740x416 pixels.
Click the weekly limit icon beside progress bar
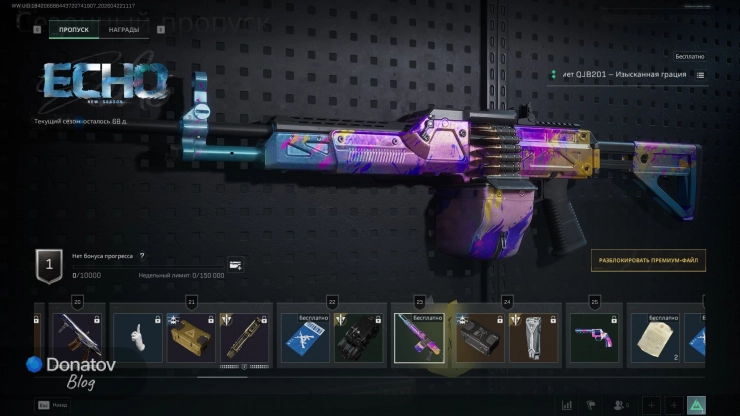pyautogui.click(x=235, y=265)
